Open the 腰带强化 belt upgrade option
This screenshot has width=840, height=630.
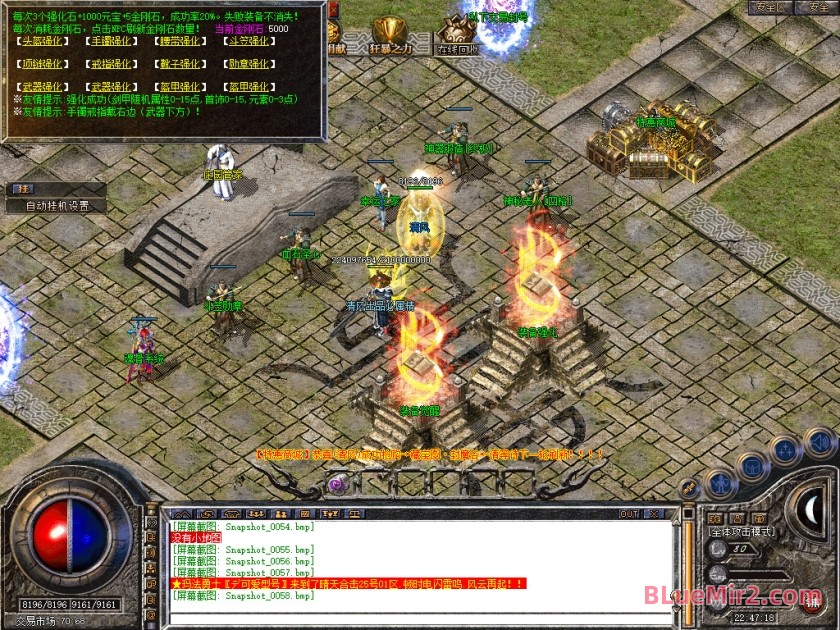pos(181,42)
